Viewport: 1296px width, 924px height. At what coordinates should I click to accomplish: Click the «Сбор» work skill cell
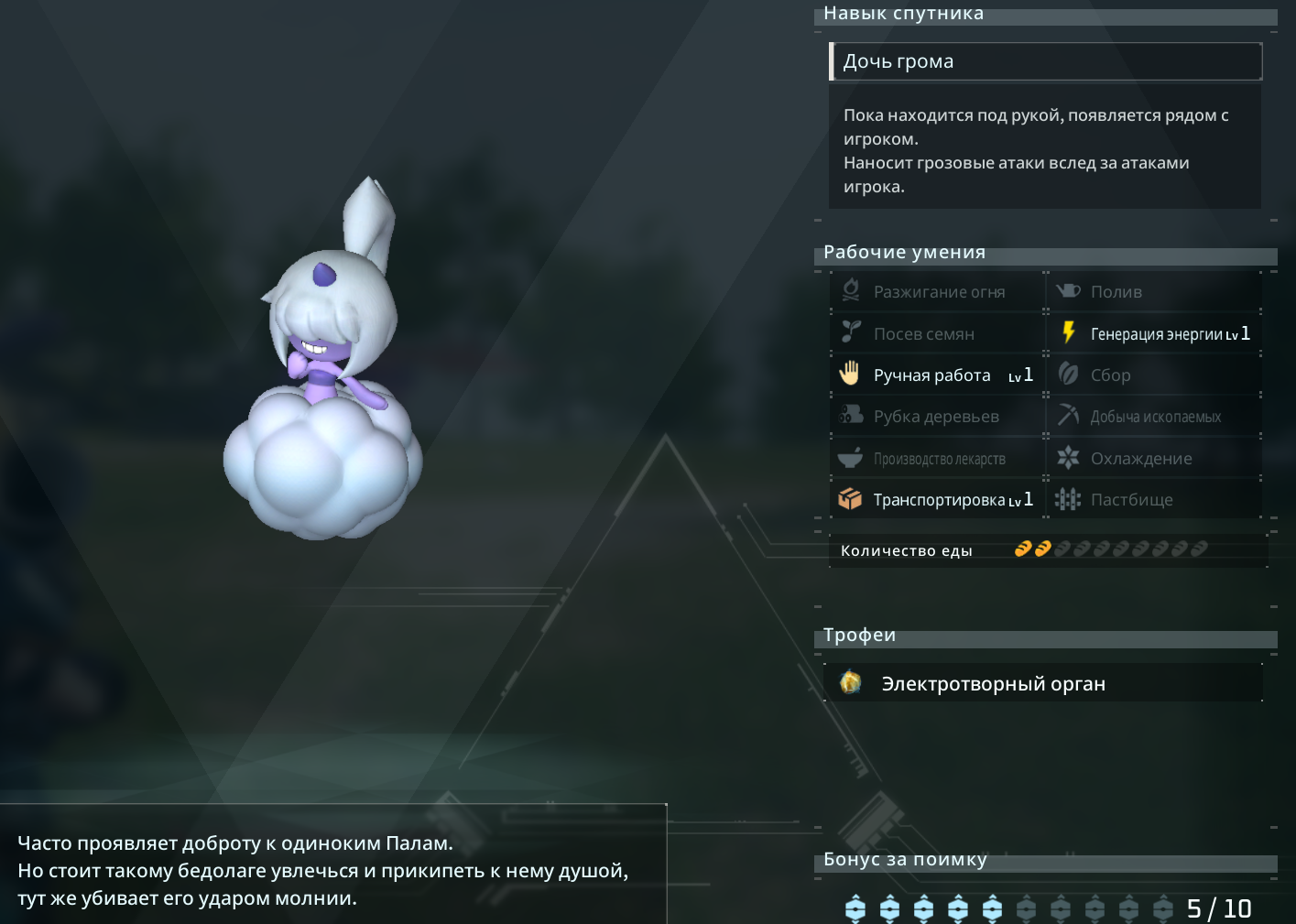coord(1154,375)
